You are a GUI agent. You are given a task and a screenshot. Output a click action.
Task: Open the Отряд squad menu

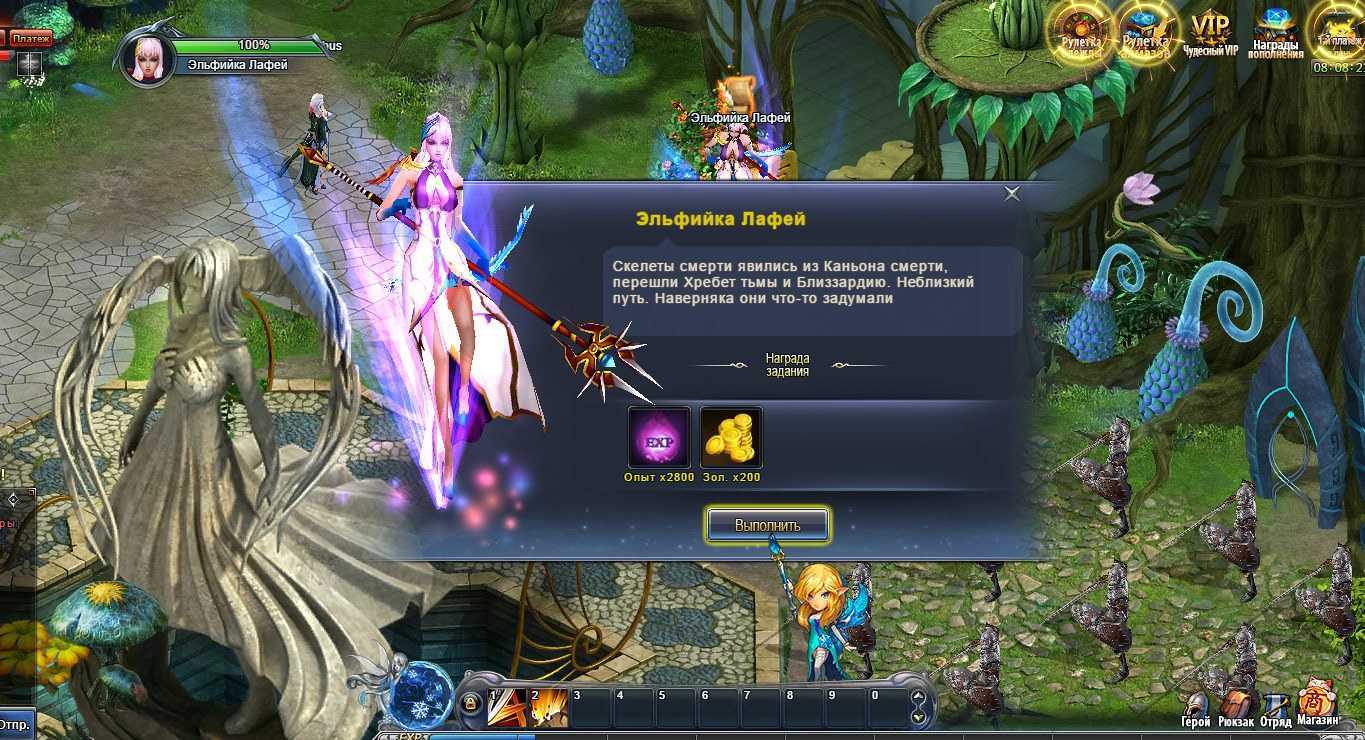pos(1276,708)
